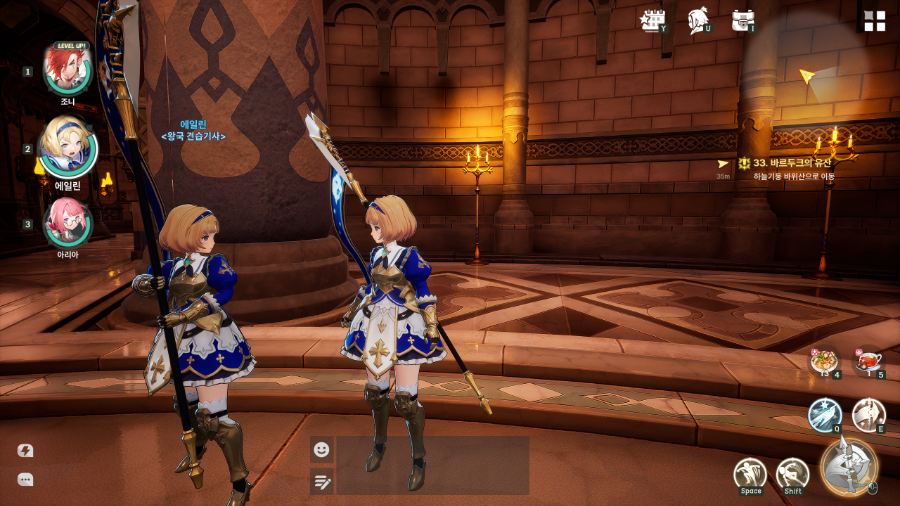This screenshot has height=506, width=900.
Task: Open the backpack inventory
Action: pyautogui.click(x=742, y=20)
